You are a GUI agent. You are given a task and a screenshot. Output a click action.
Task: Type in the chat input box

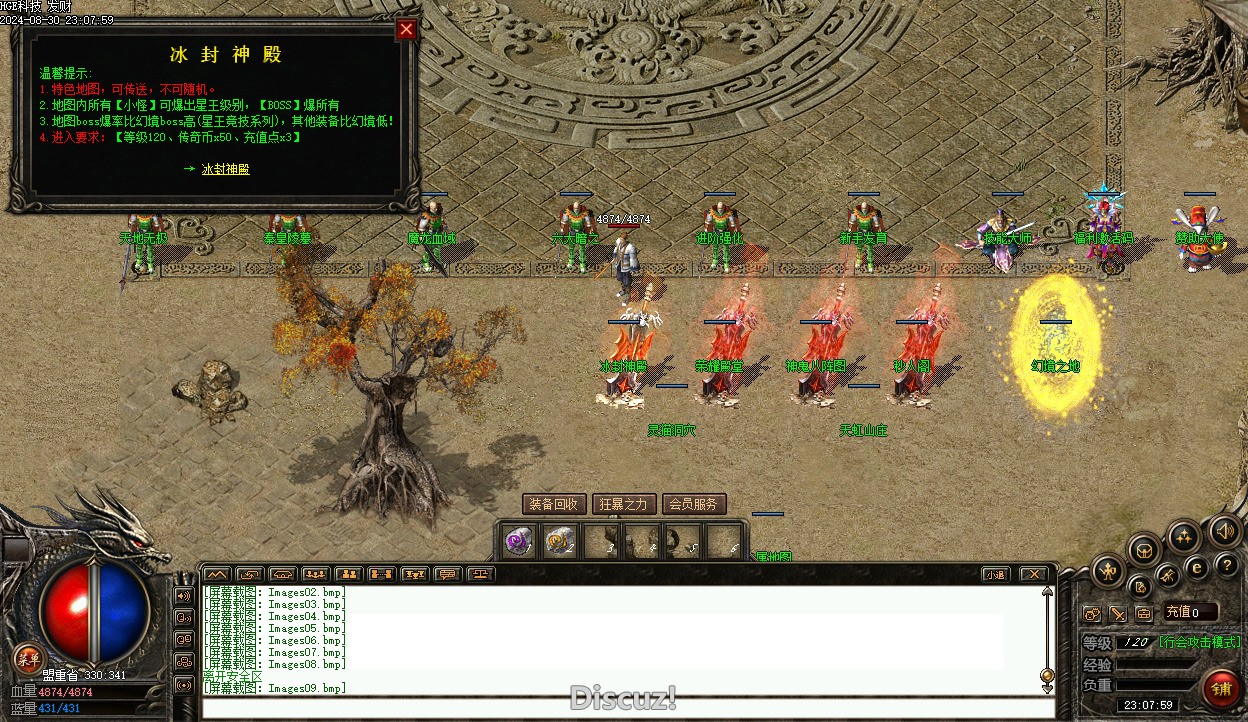click(x=628, y=708)
